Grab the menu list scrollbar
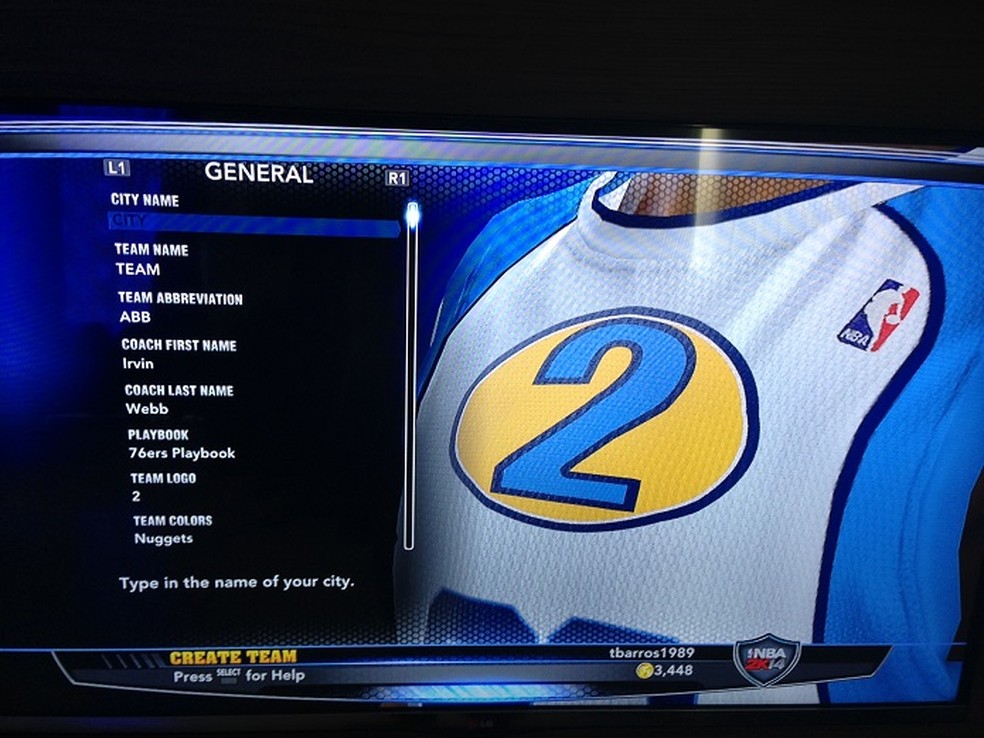 pos(410,214)
